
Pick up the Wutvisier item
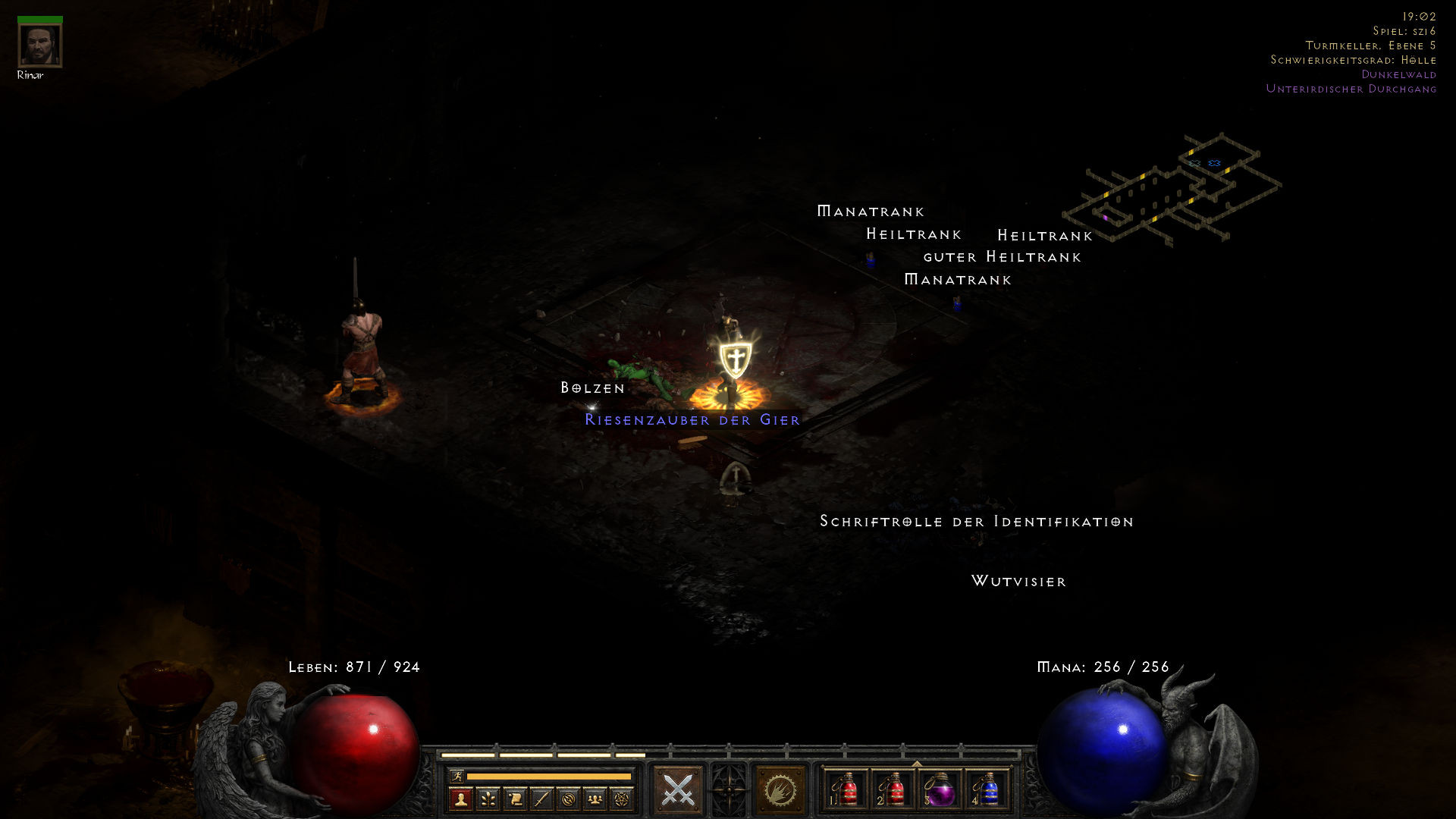click(1020, 582)
